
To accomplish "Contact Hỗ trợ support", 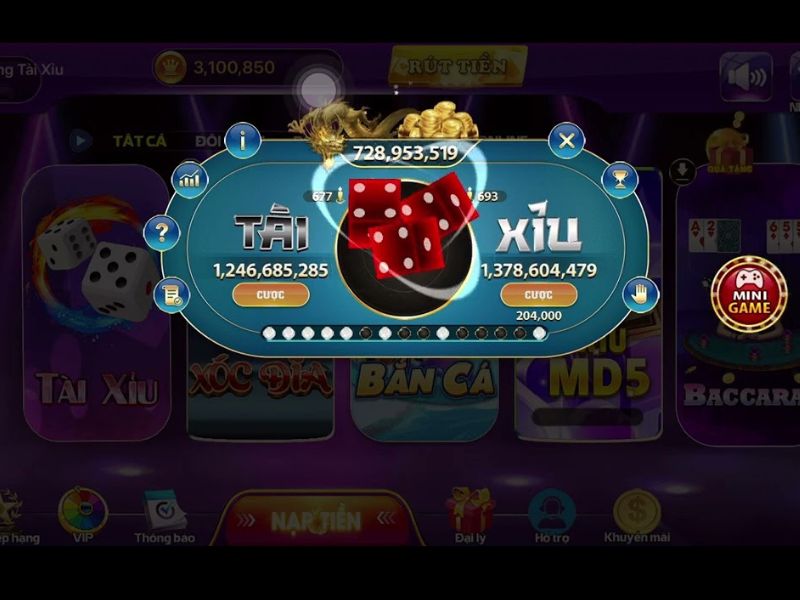I will tap(550, 514).
